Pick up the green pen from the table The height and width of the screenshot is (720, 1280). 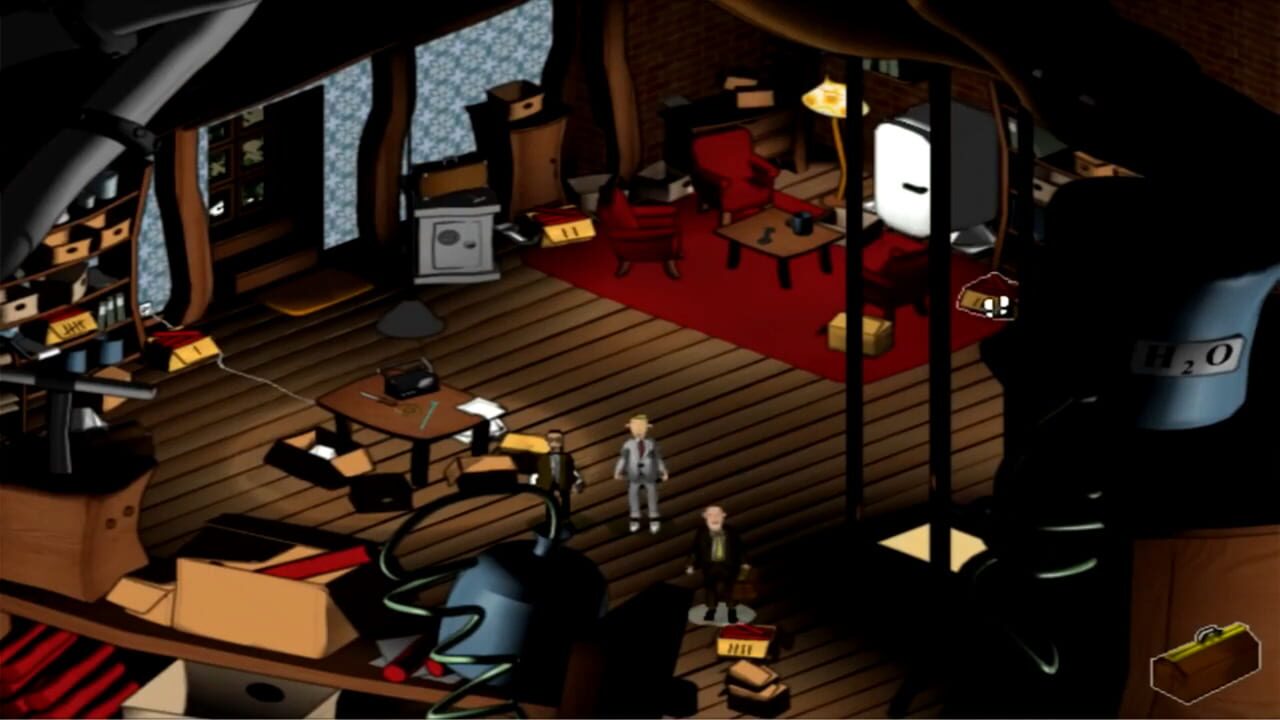[x=427, y=415]
